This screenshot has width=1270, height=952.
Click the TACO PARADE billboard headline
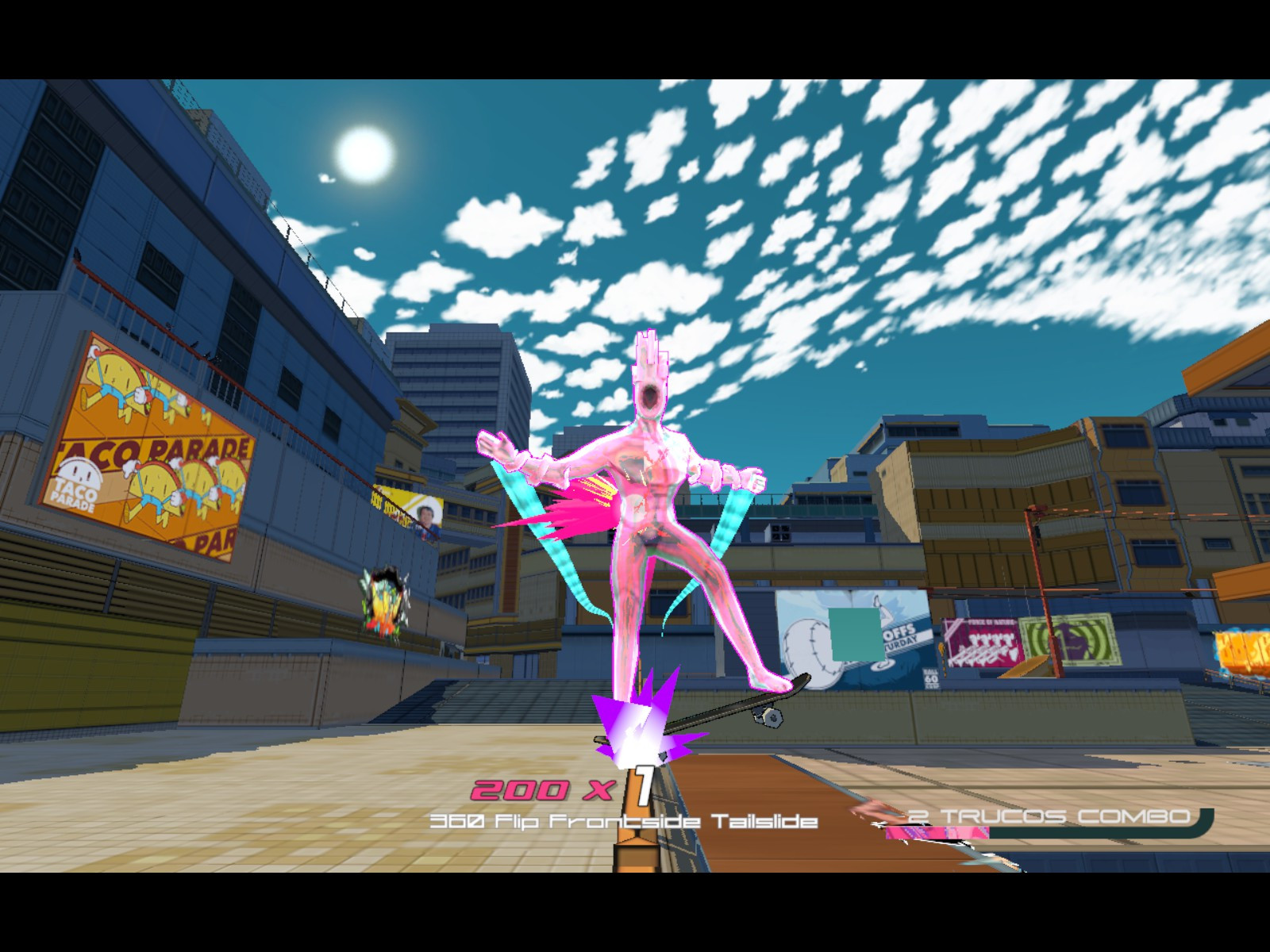[155, 448]
